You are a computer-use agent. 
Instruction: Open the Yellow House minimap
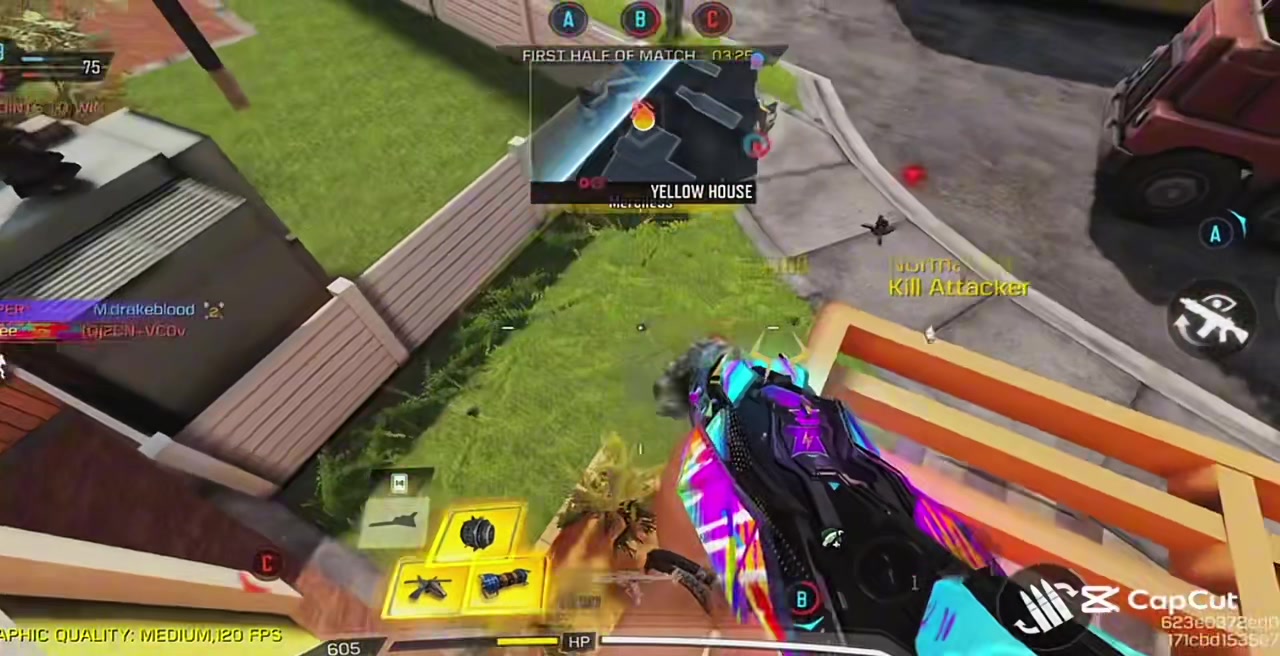(643, 130)
